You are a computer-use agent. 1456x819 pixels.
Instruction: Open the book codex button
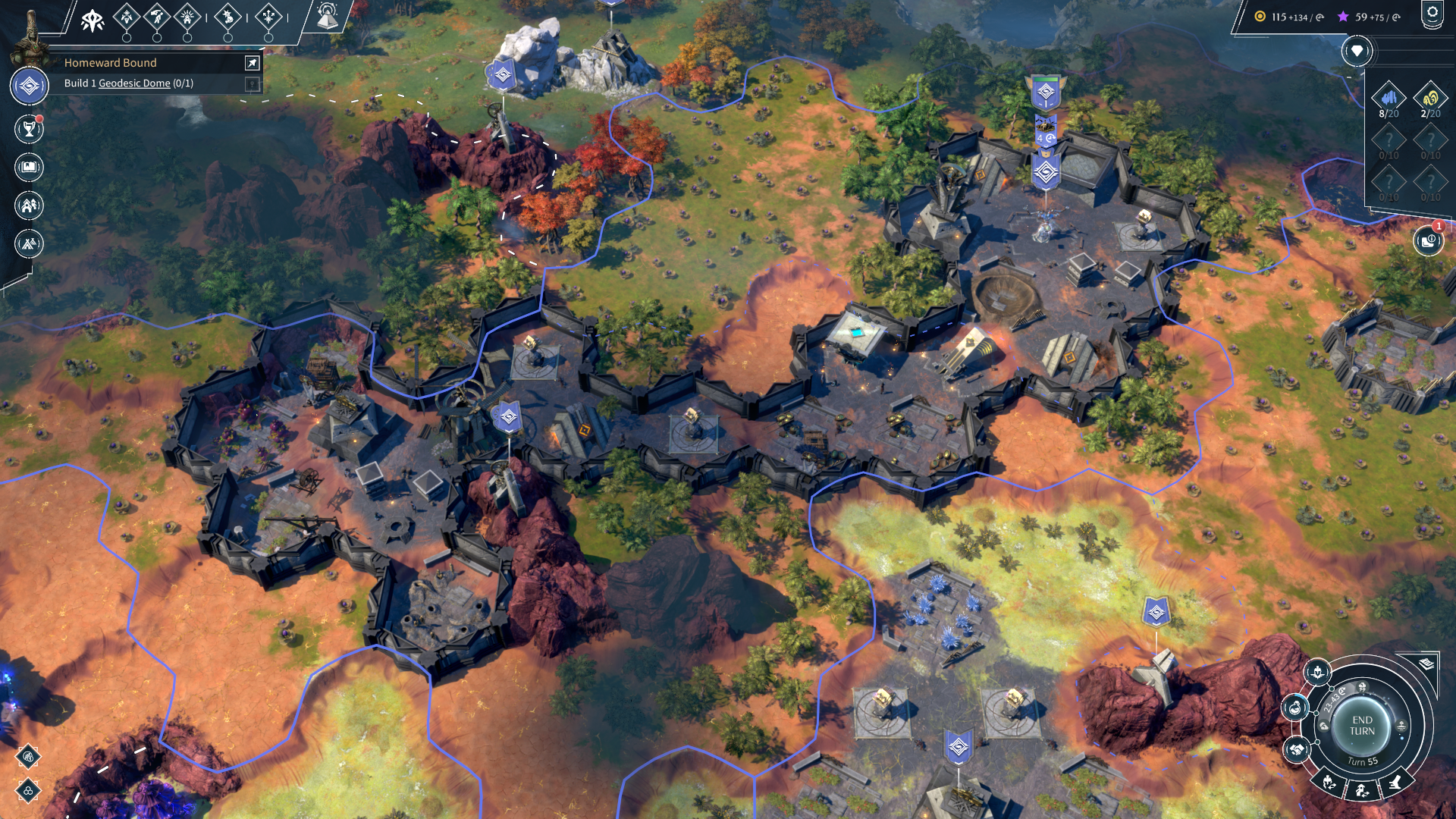point(29,168)
